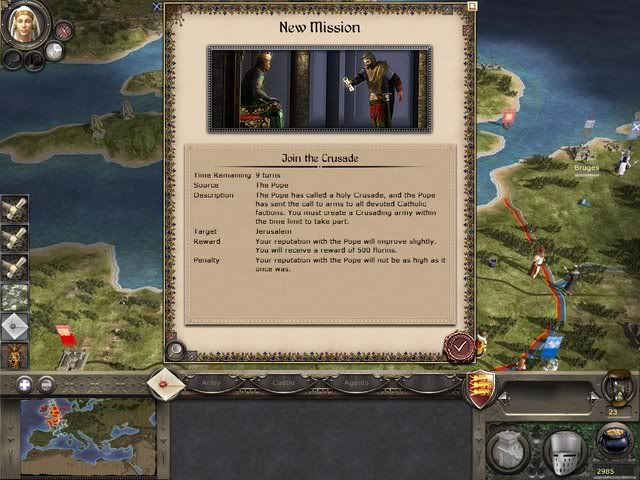Accept the mission with the red checkmark seal
640x480 pixels.
459,347
